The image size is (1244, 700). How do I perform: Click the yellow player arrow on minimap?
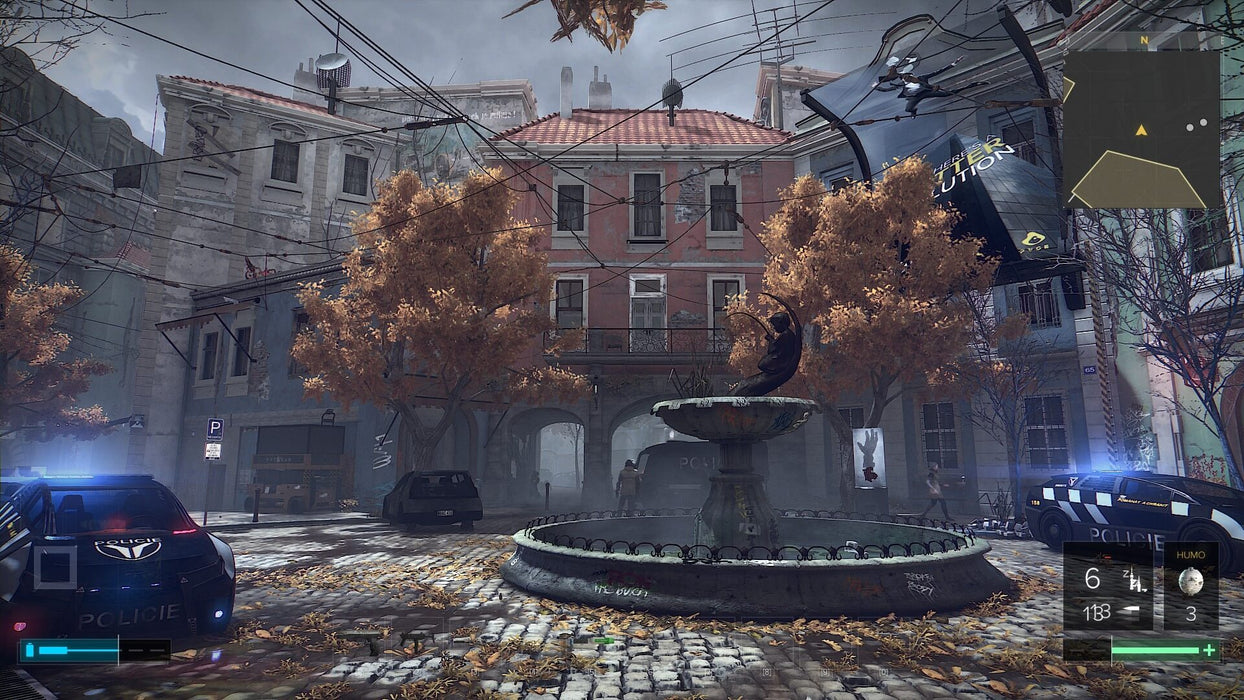click(x=1141, y=130)
